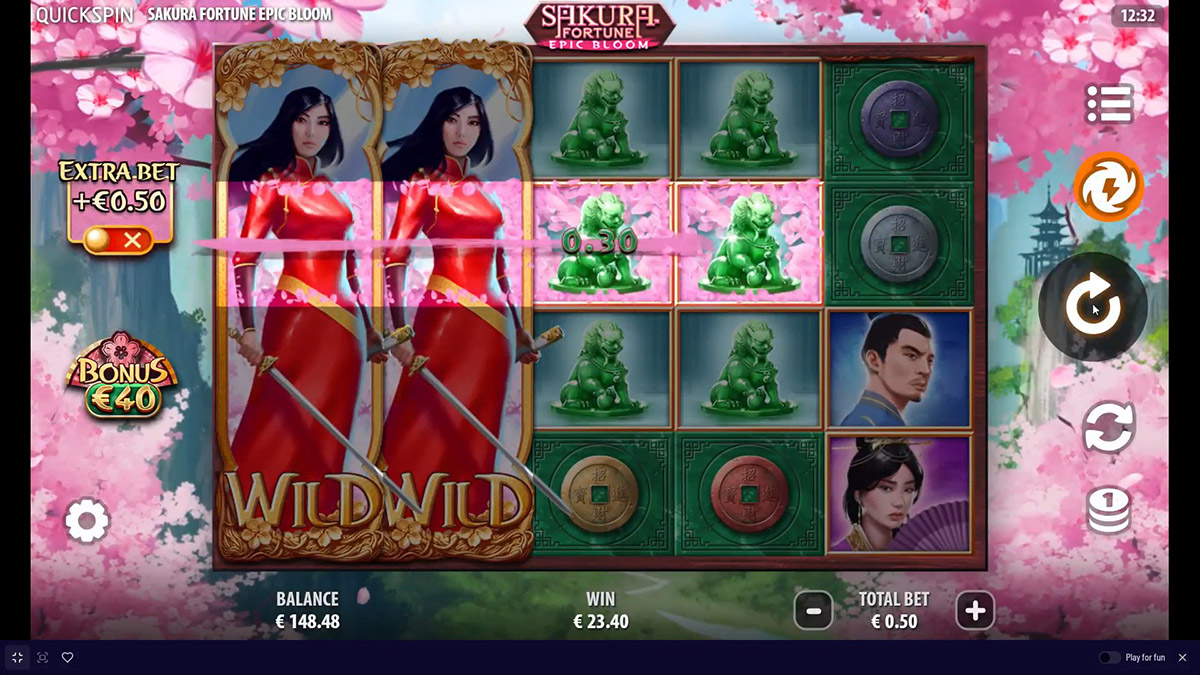Activate the orange turbo lightning button
The height and width of the screenshot is (675, 1200).
(1108, 187)
